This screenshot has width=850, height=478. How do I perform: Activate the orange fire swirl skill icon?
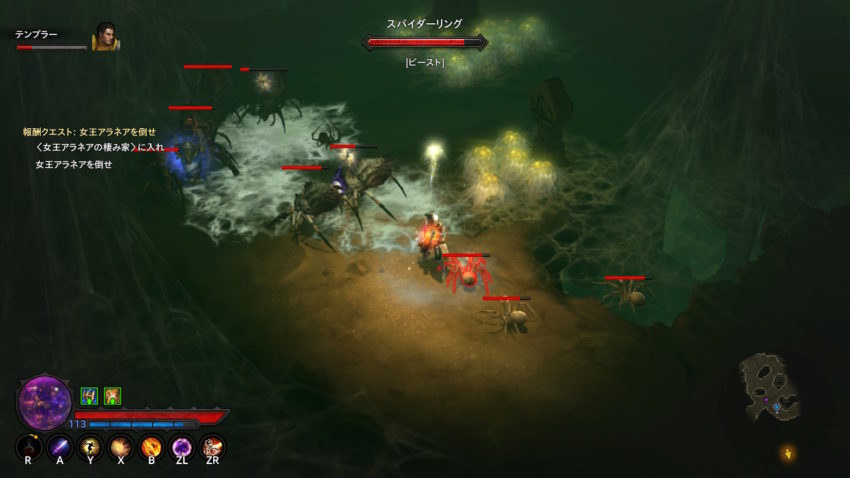[151, 447]
